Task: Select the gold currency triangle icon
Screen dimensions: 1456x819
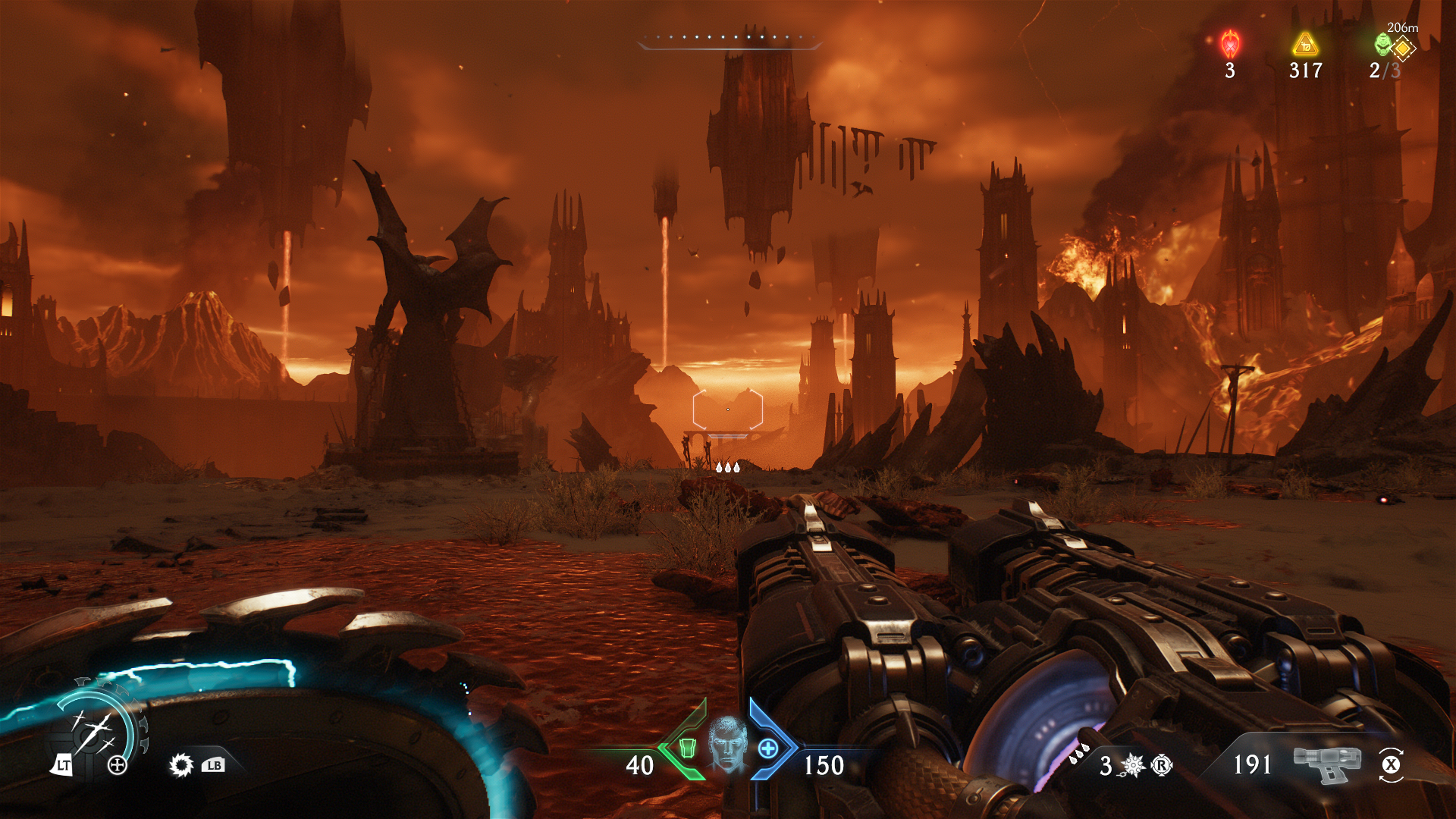Action: (x=1305, y=45)
